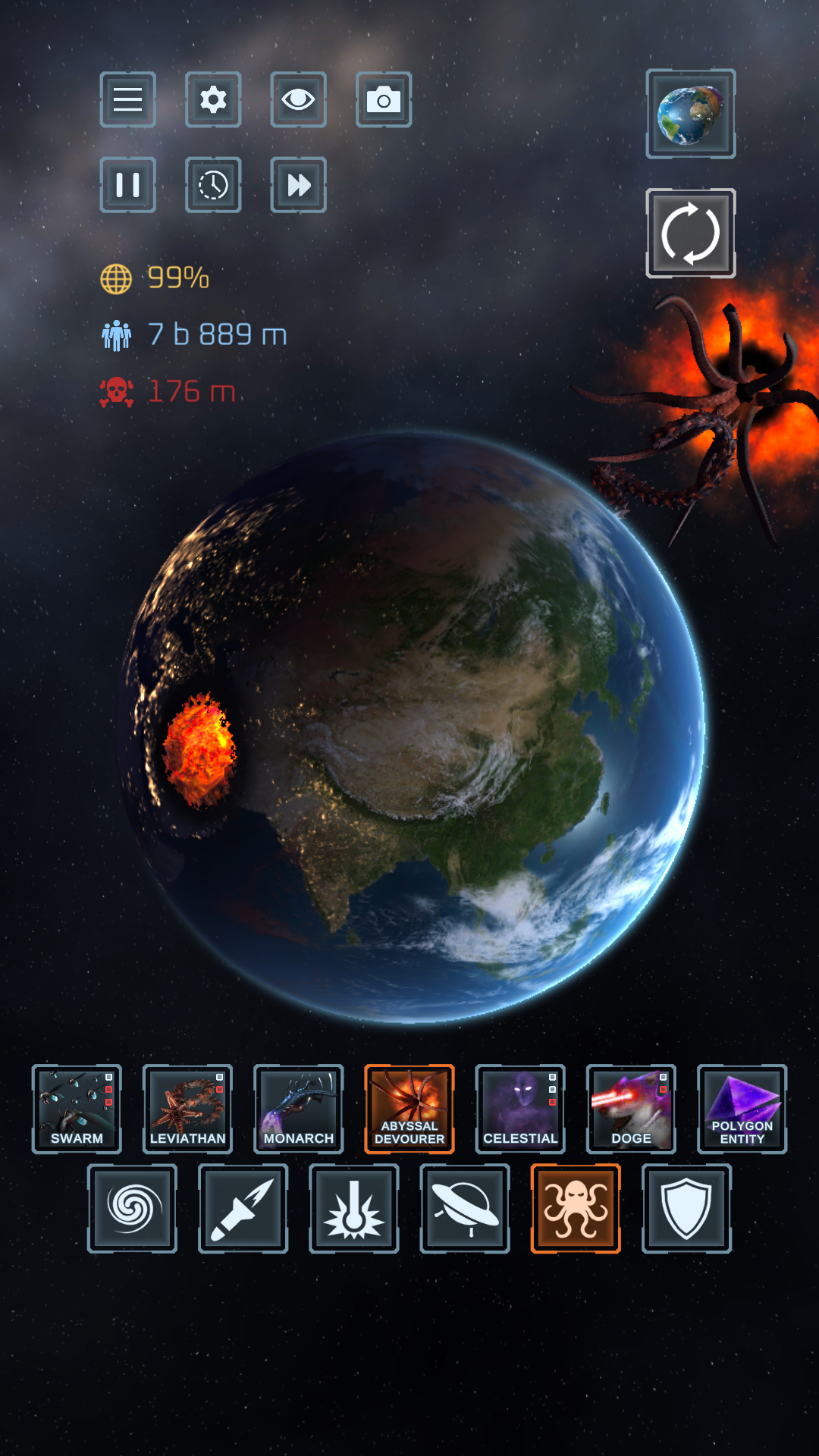Select the Doge monster
The image size is (819, 1456).
click(x=631, y=1109)
